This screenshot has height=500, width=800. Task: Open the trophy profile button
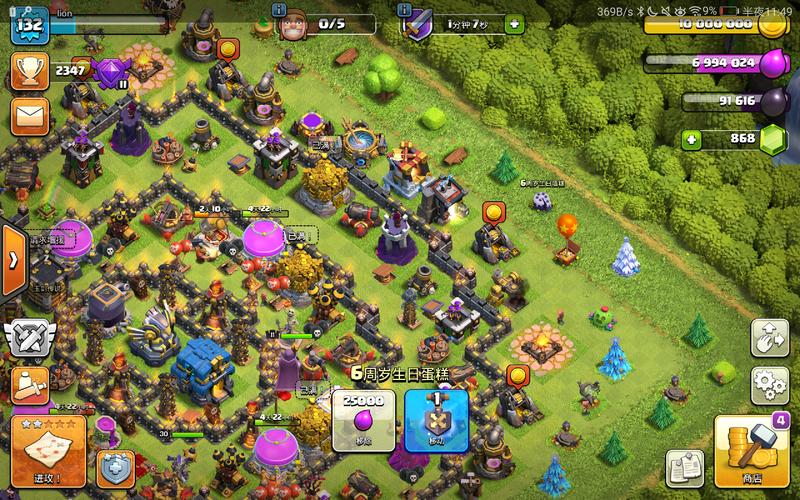click(28, 70)
